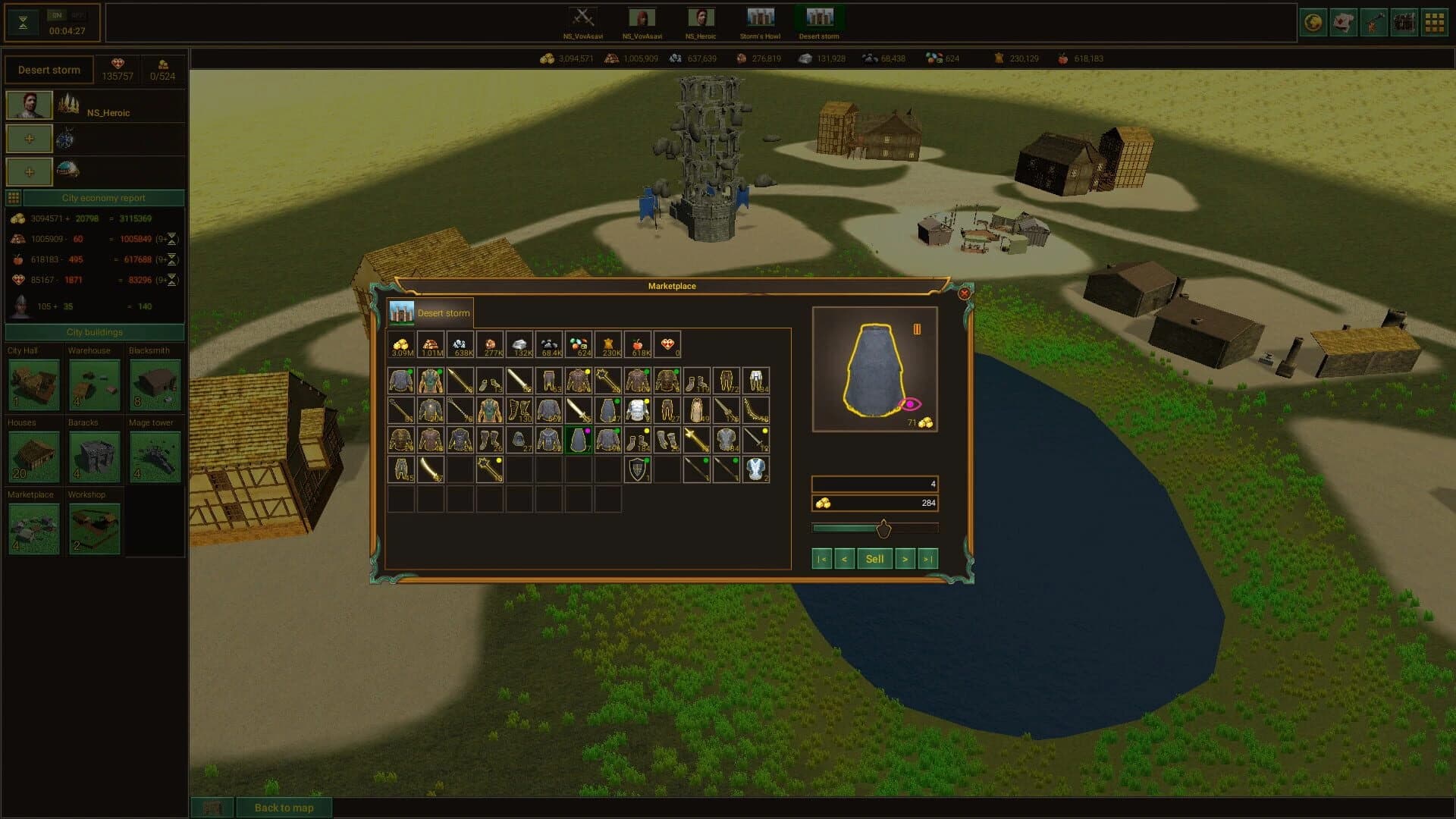Select the gold coins resource in the Marketplace

[x=403, y=344]
